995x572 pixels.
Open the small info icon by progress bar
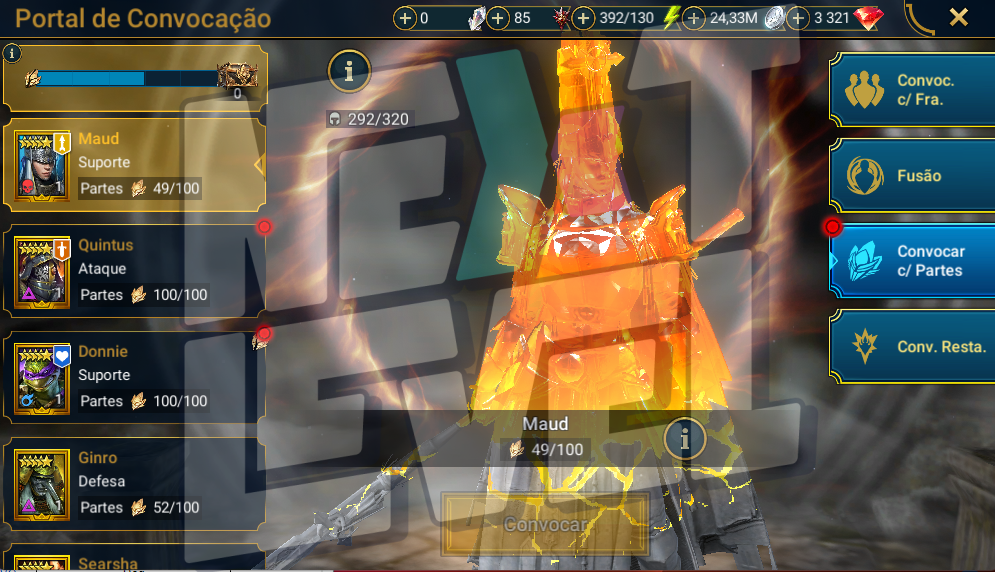coord(12,53)
